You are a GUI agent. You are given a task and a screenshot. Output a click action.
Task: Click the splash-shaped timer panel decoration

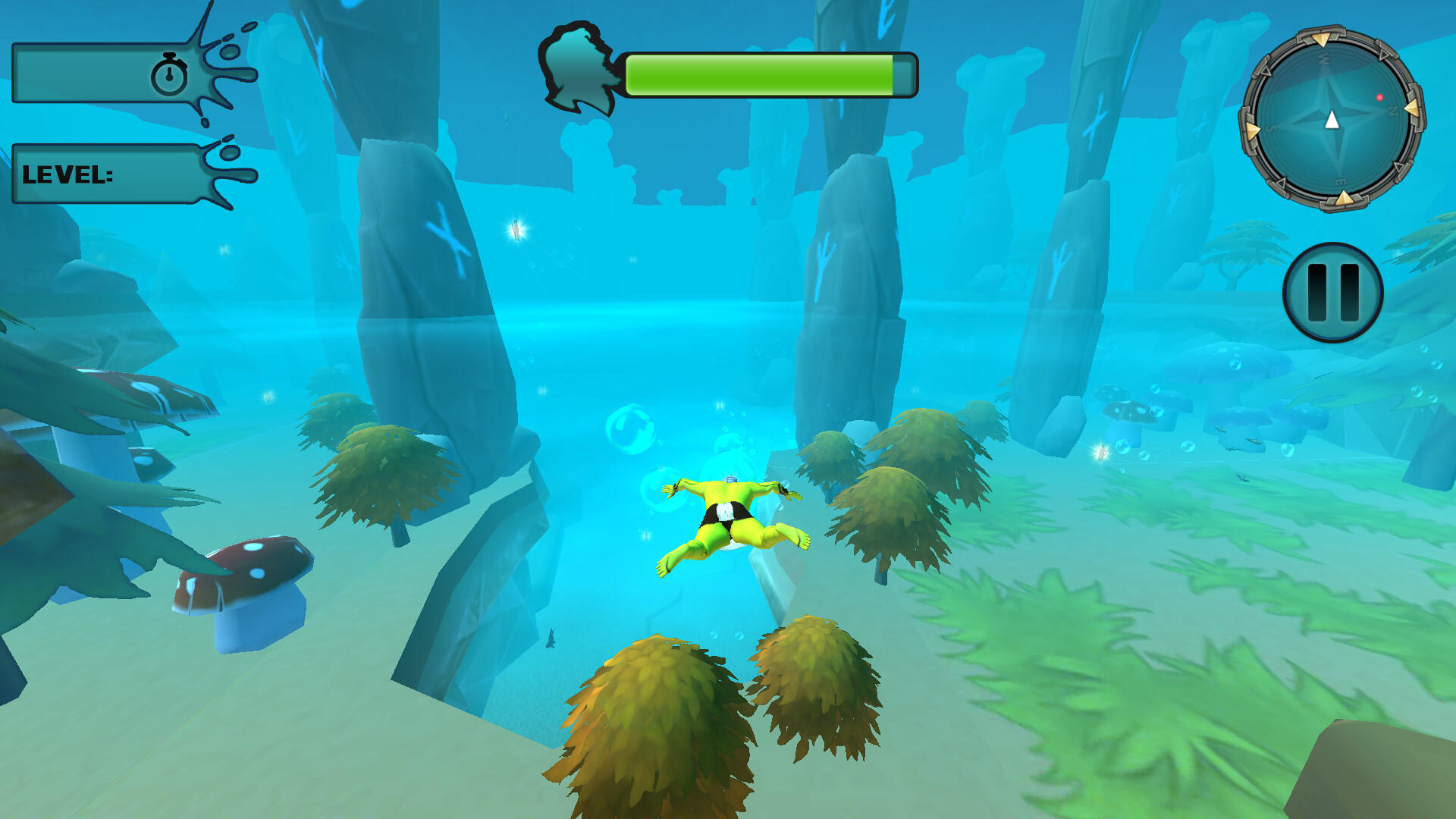click(220, 68)
